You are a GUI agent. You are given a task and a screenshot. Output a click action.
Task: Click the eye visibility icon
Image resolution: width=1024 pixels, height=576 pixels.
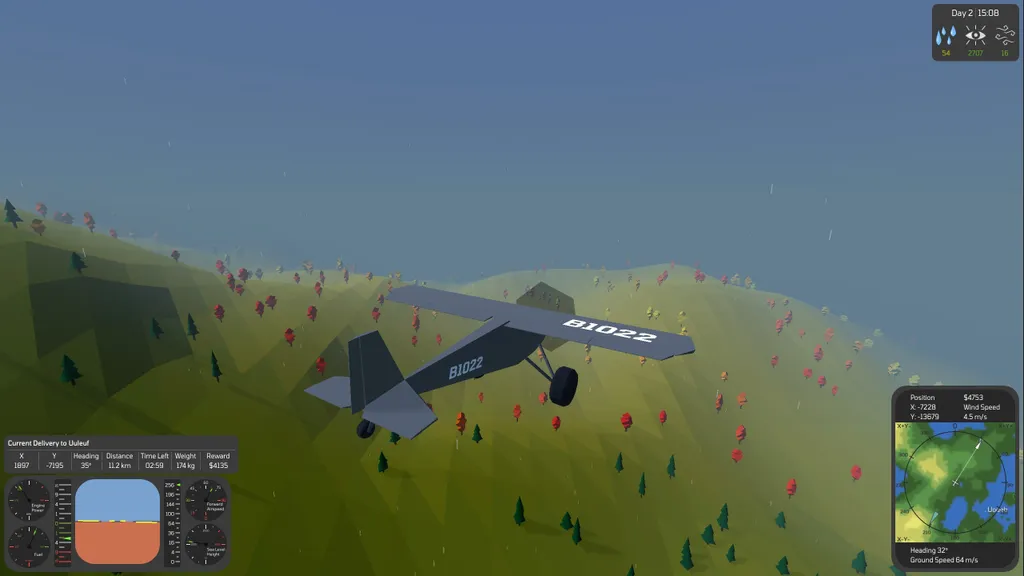[975, 37]
